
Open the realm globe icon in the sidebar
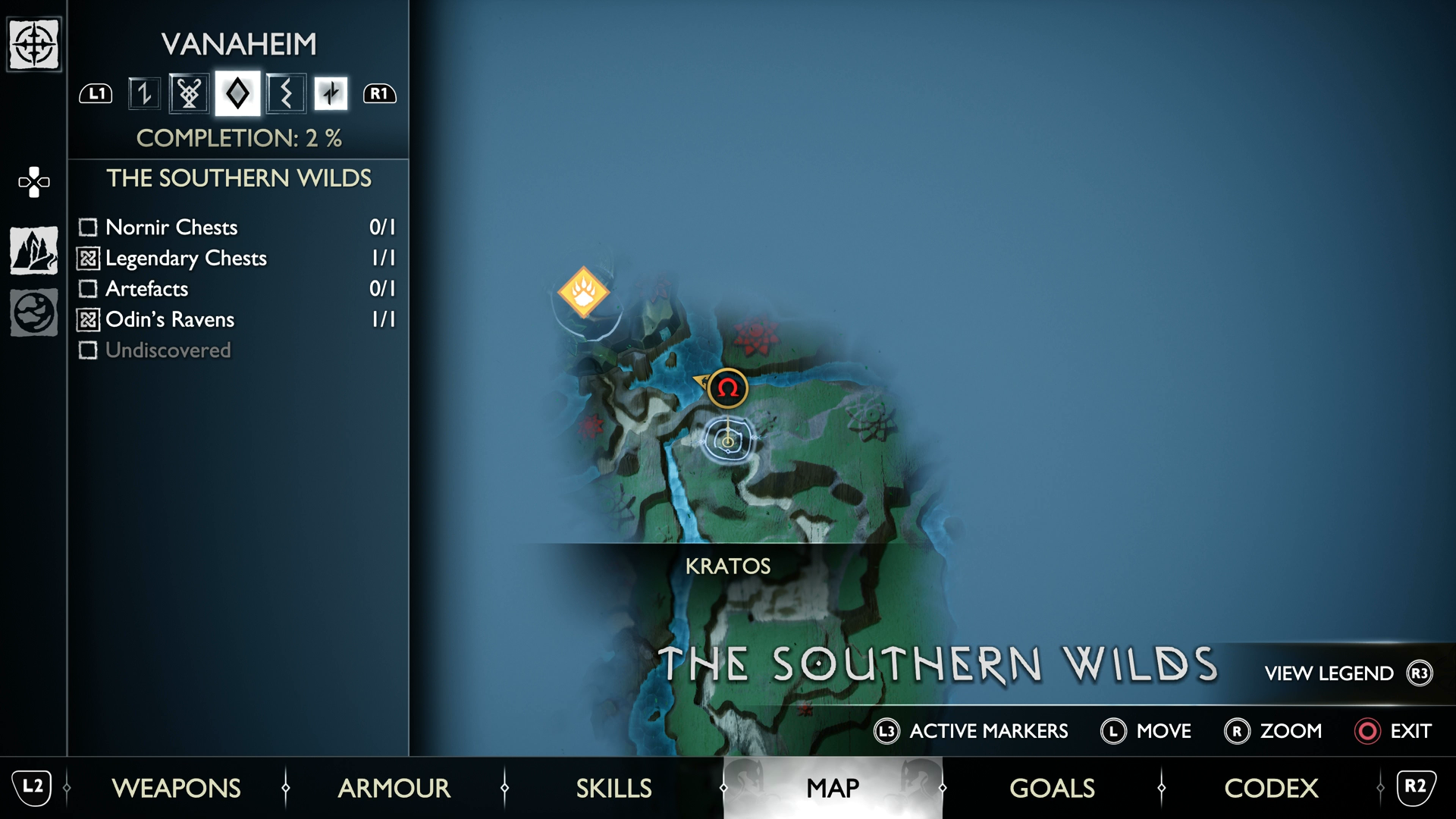(34, 312)
